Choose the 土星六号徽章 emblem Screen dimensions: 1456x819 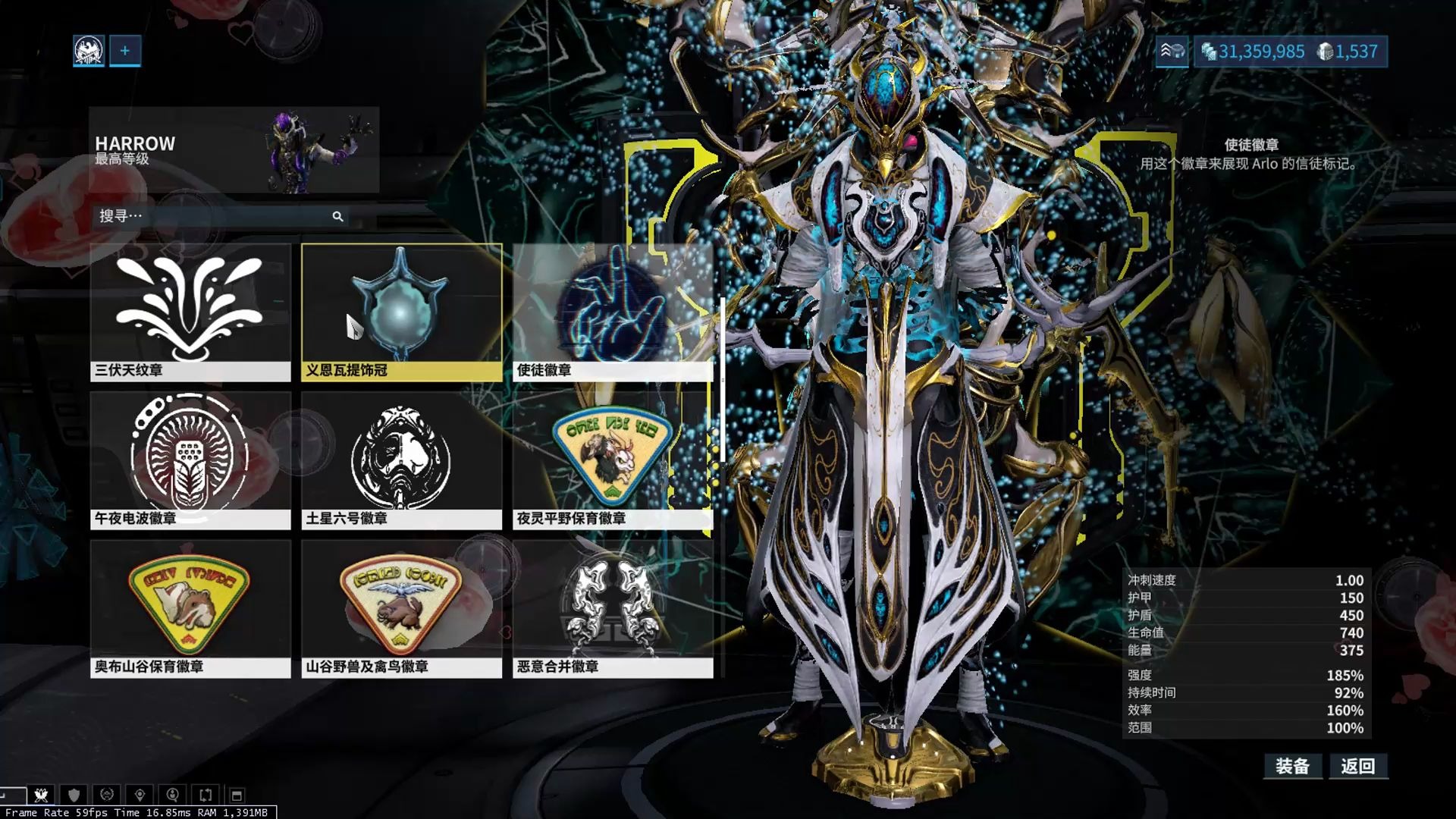pos(401,460)
